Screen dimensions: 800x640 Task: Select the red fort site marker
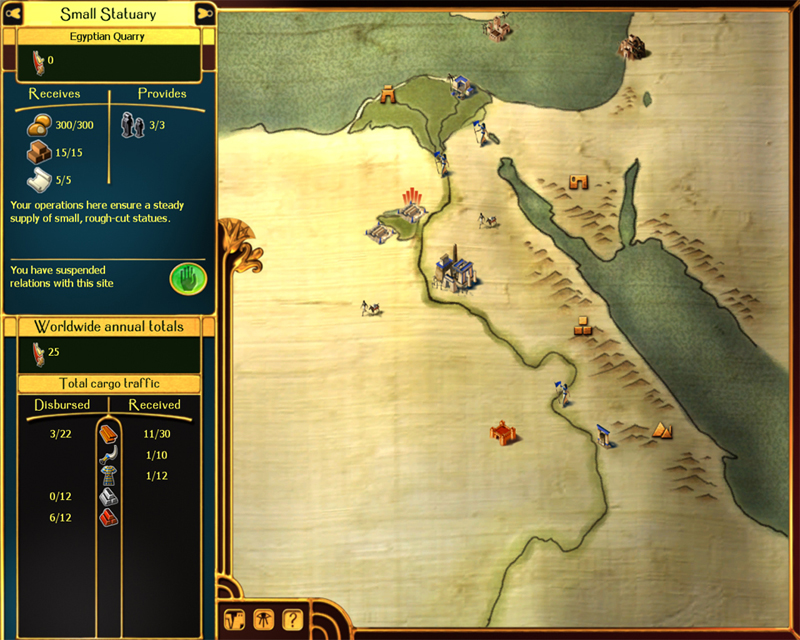502,432
